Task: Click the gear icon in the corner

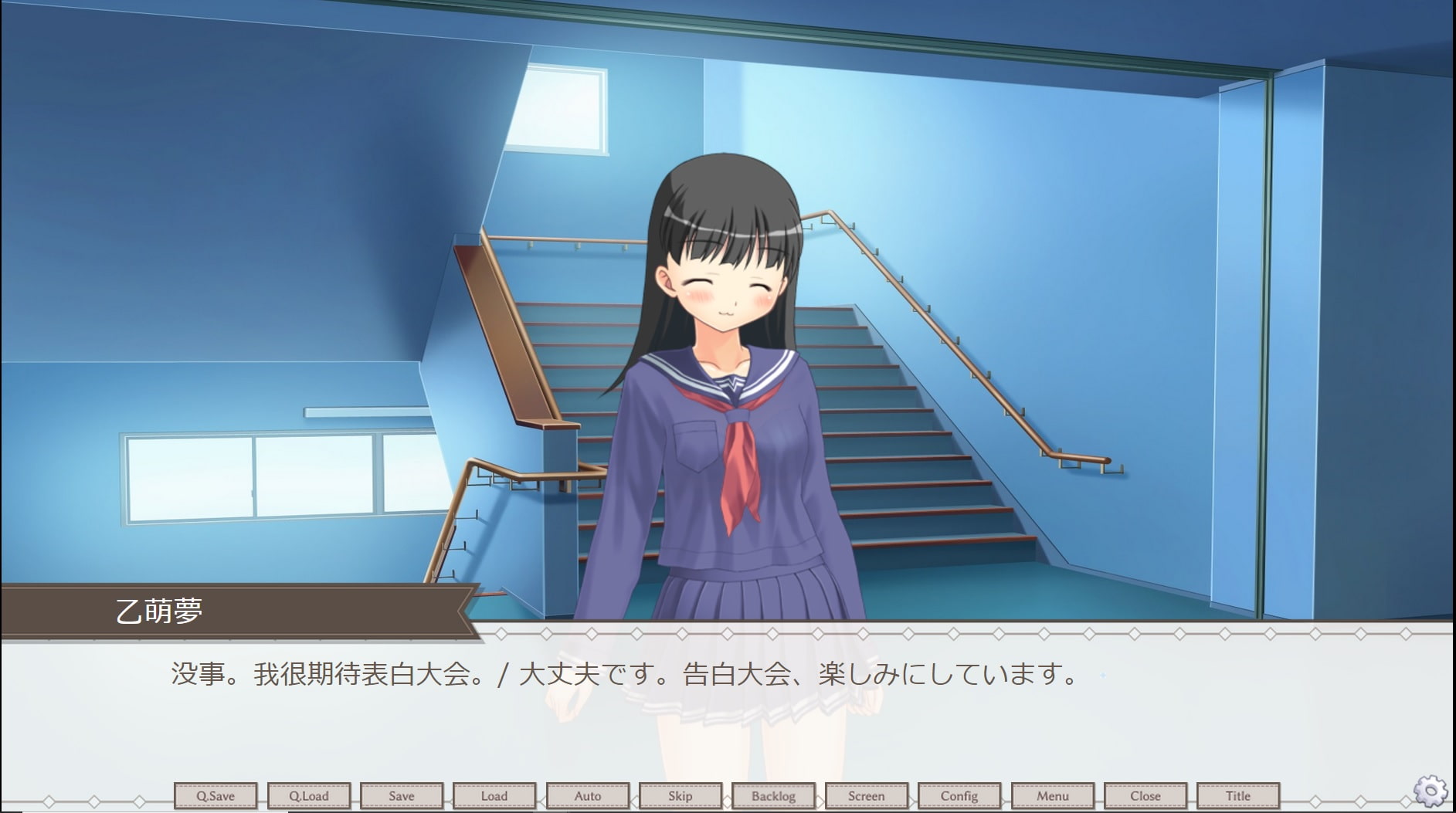Action: click(x=1430, y=791)
